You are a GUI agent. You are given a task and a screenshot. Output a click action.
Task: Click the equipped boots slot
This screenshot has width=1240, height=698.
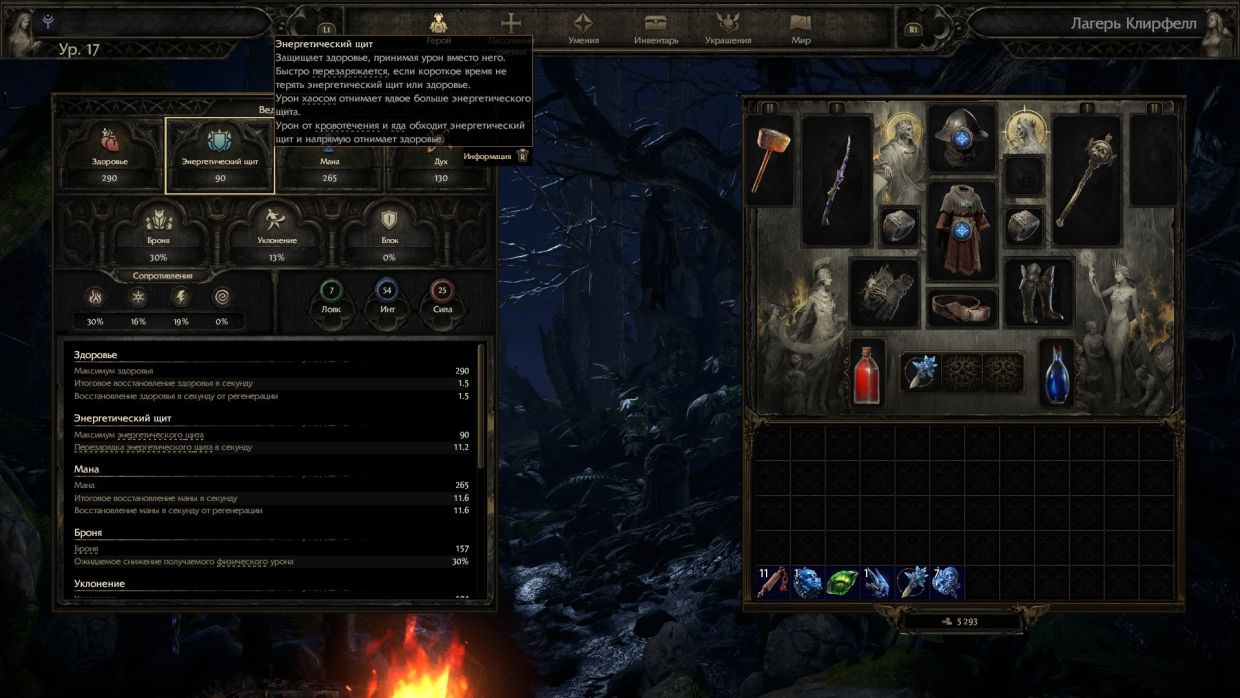coord(1039,292)
